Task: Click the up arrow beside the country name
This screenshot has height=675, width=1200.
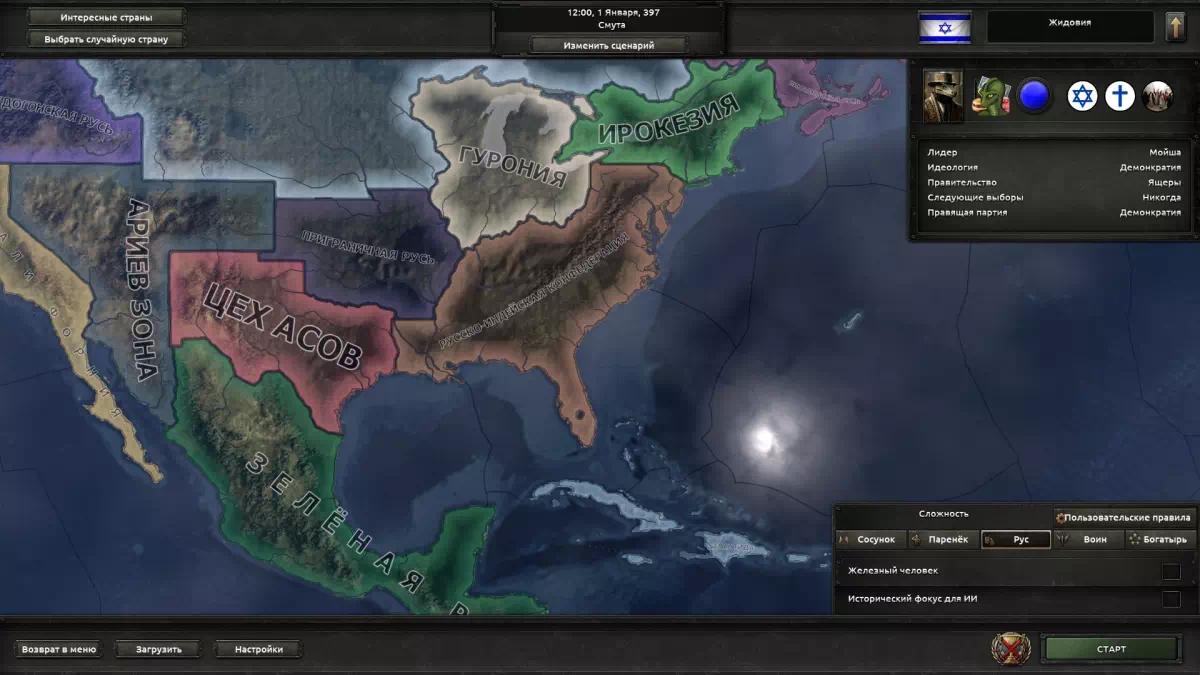Action: [1175, 28]
